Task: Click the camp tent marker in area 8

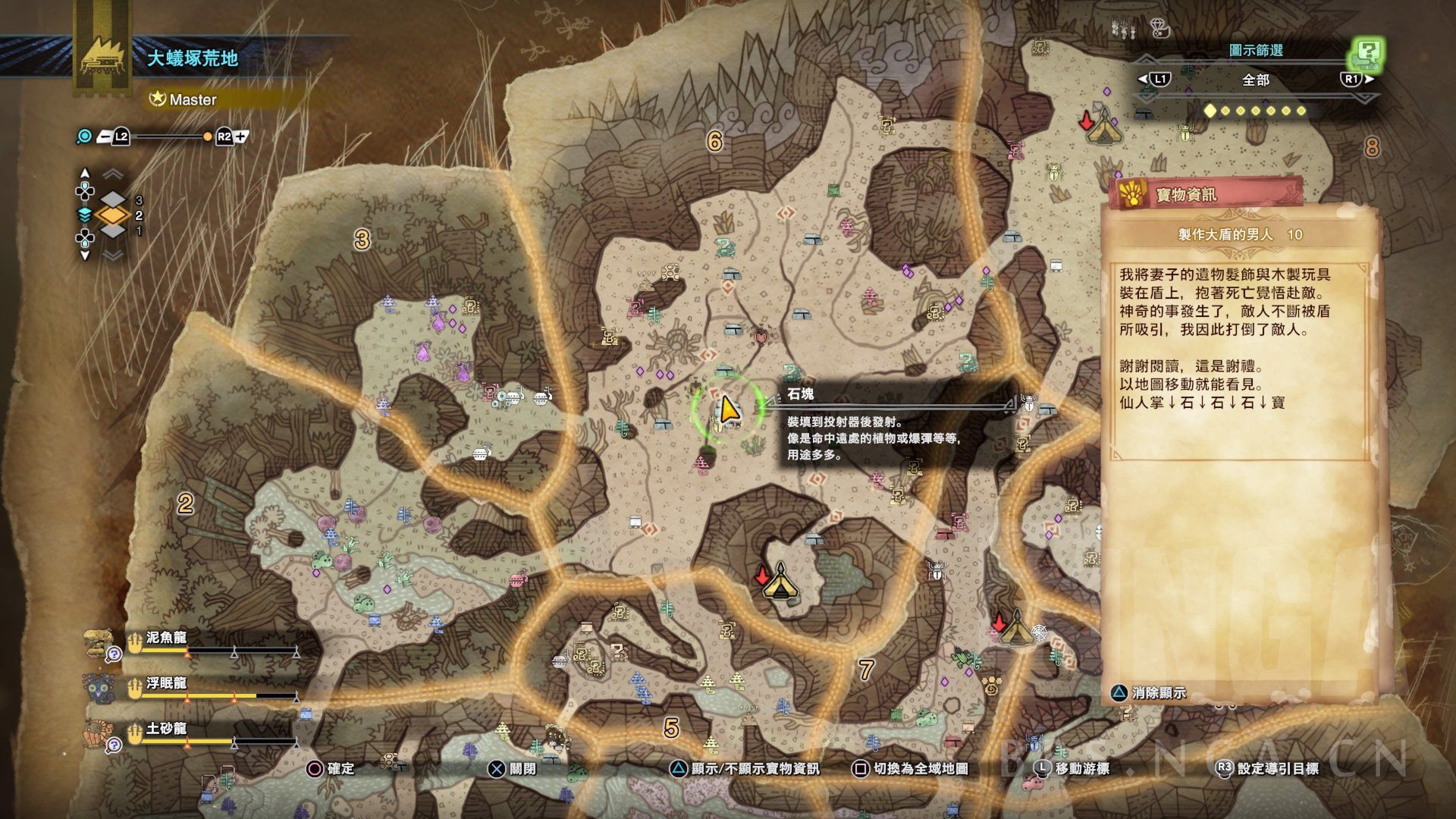Action: tap(1101, 127)
